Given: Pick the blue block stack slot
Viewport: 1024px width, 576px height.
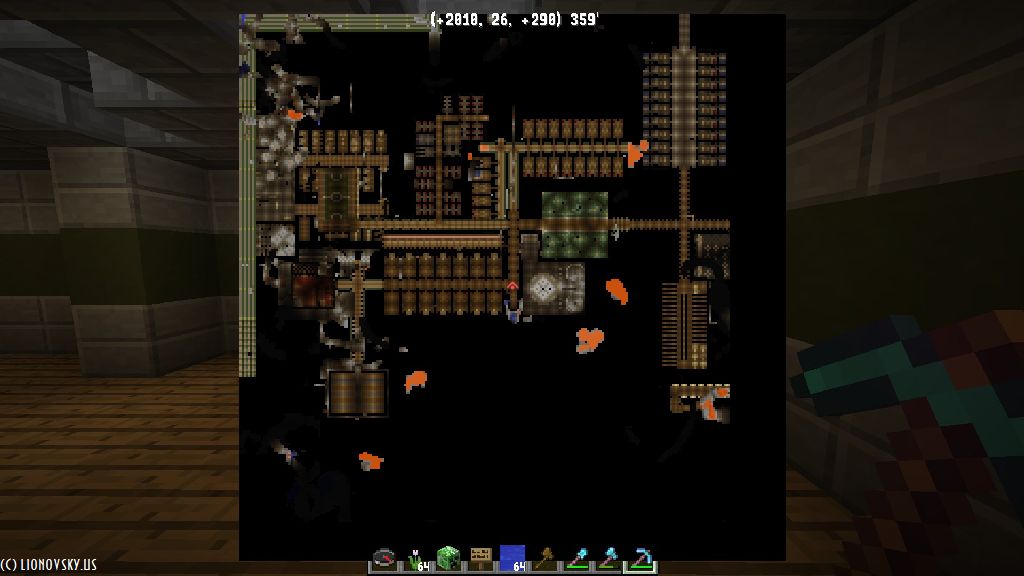Looking at the screenshot, I should click(512, 558).
